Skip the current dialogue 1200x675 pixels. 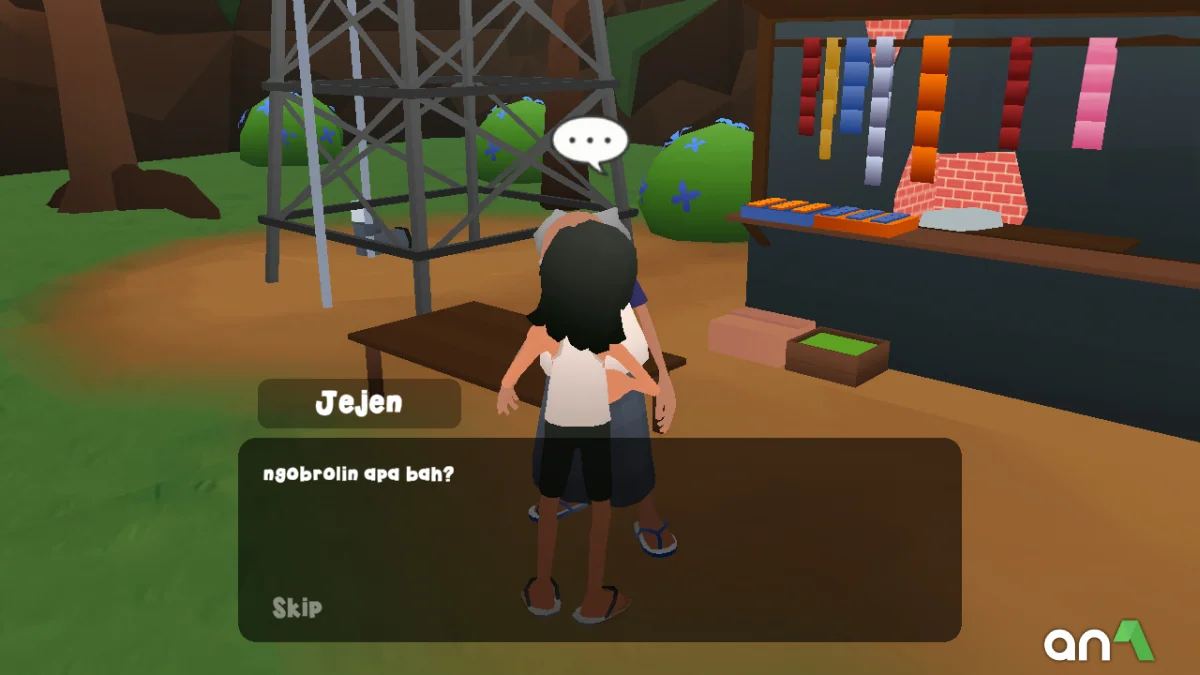coord(297,607)
